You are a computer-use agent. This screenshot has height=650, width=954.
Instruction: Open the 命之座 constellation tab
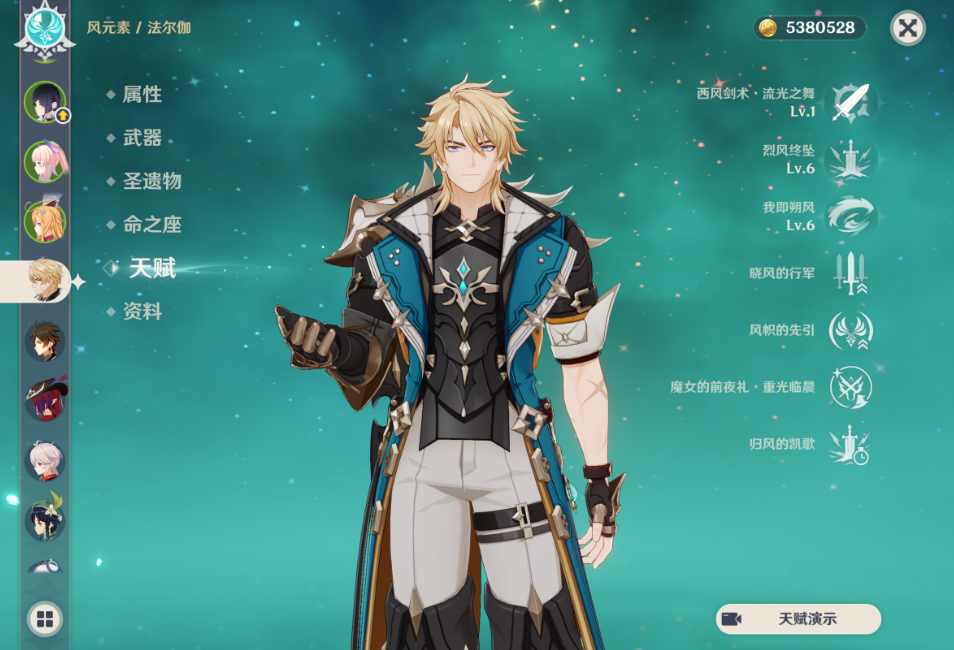click(x=151, y=225)
